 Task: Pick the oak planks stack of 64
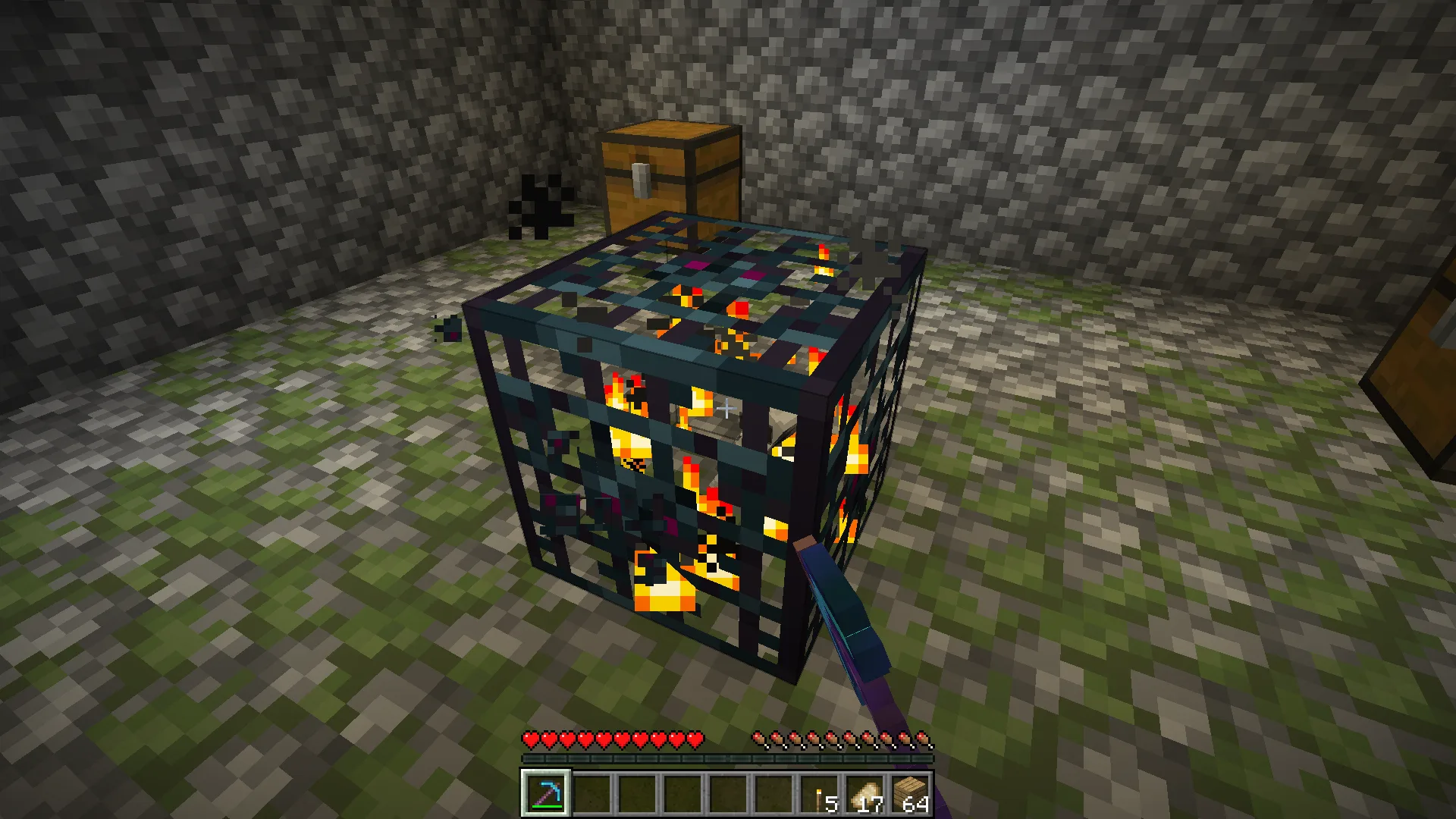911,794
